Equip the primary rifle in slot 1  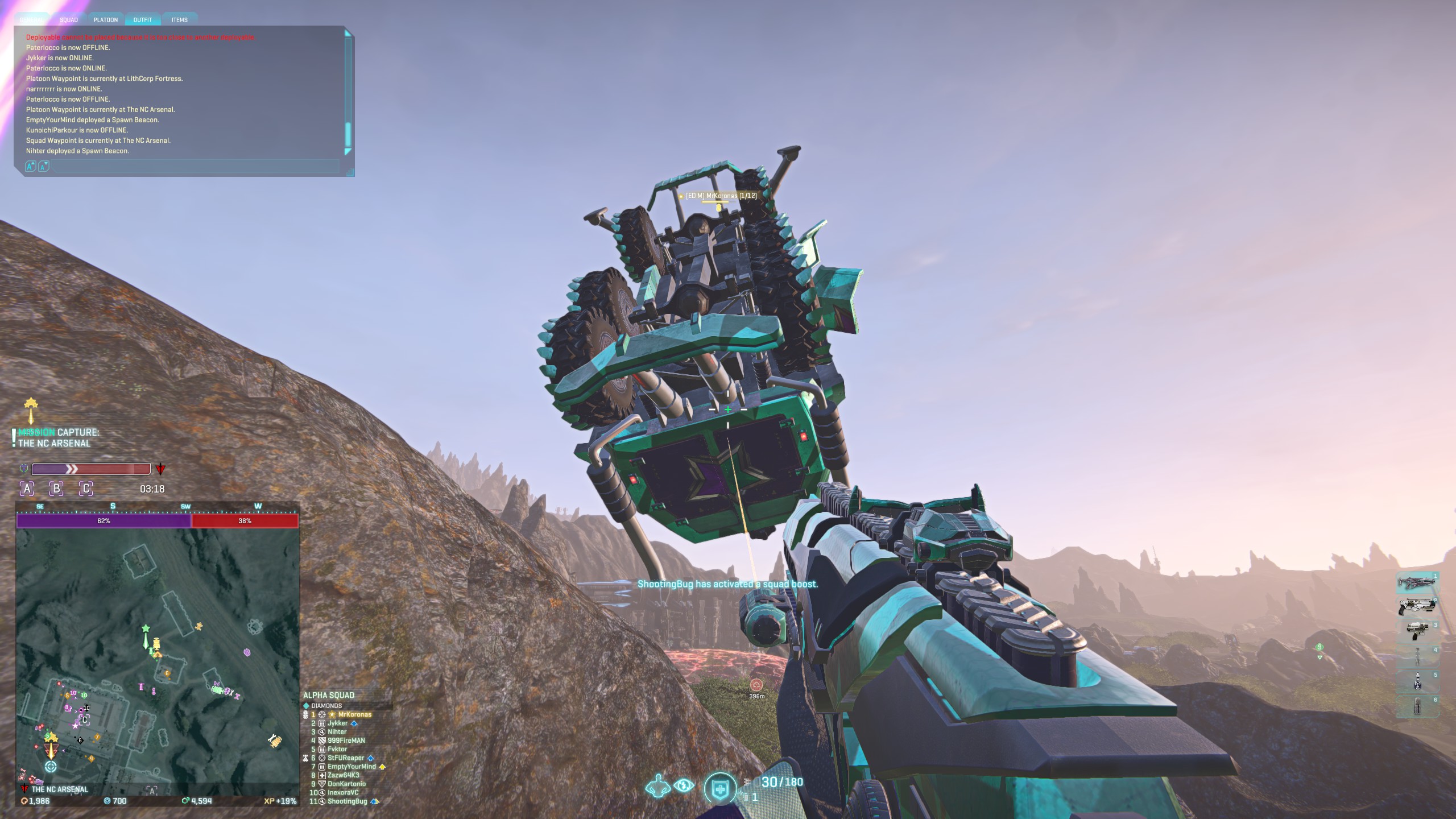point(1416,583)
